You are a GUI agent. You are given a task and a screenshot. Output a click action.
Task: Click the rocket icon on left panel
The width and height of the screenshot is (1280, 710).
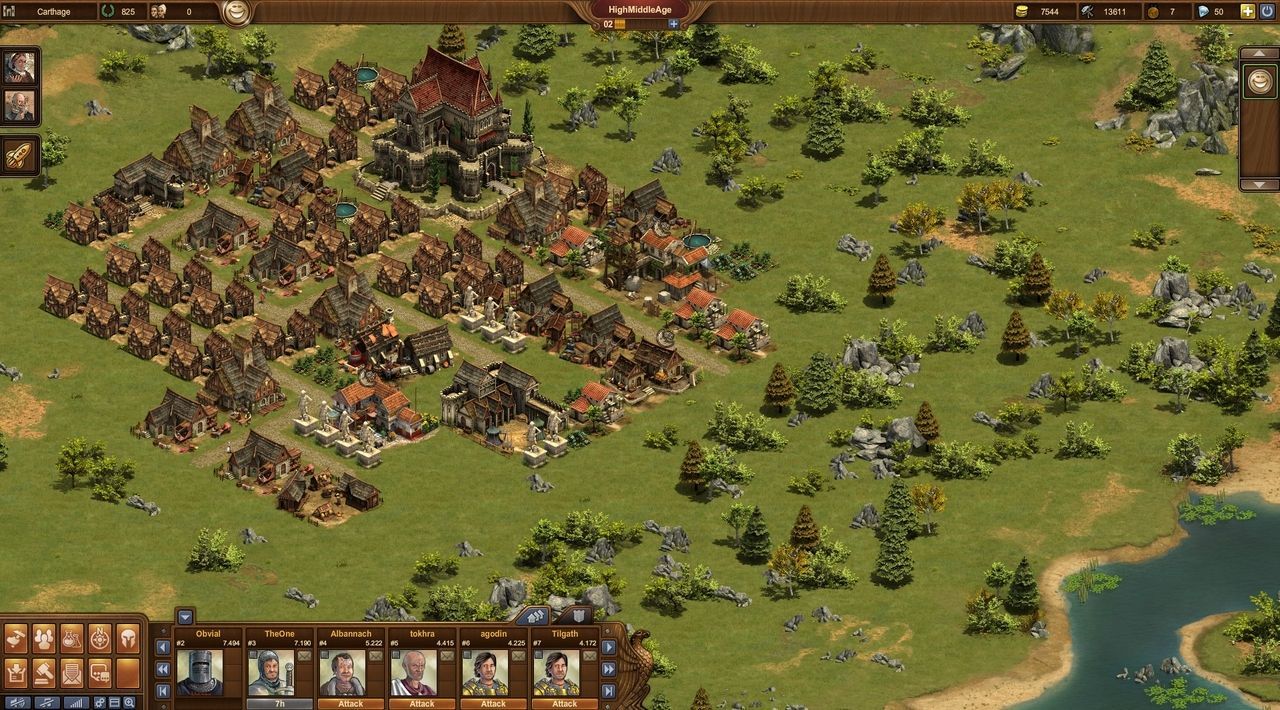click(x=20, y=155)
